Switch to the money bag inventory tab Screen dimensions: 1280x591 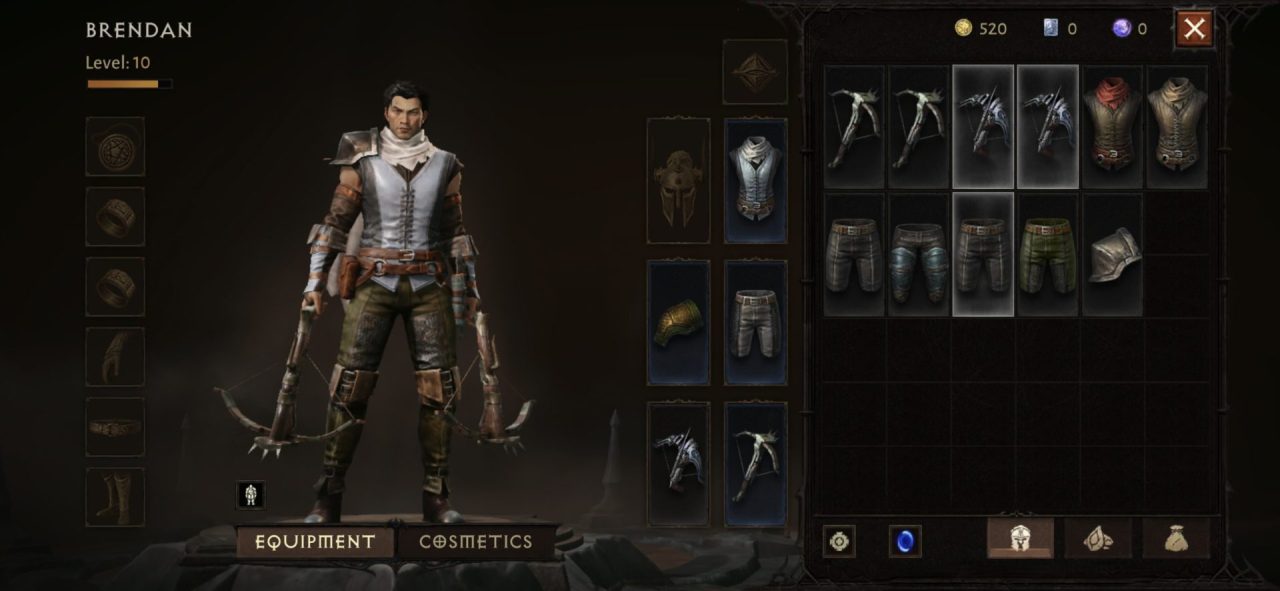[x=1175, y=539]
